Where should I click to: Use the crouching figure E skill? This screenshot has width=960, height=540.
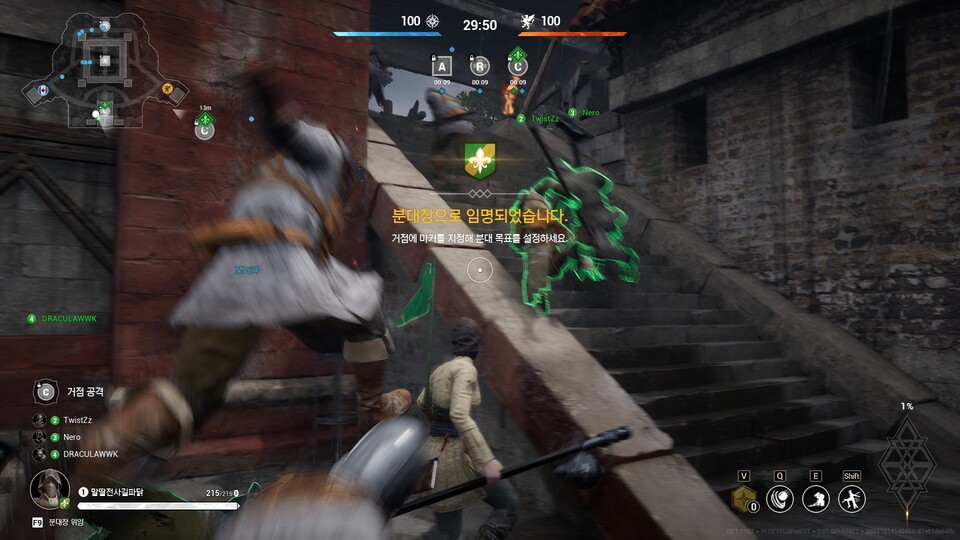pos(816,499)
